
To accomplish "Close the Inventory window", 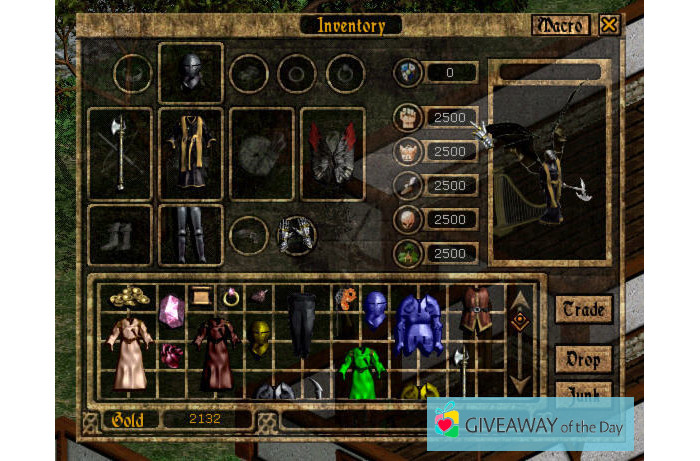I will [x=608, y=25].
